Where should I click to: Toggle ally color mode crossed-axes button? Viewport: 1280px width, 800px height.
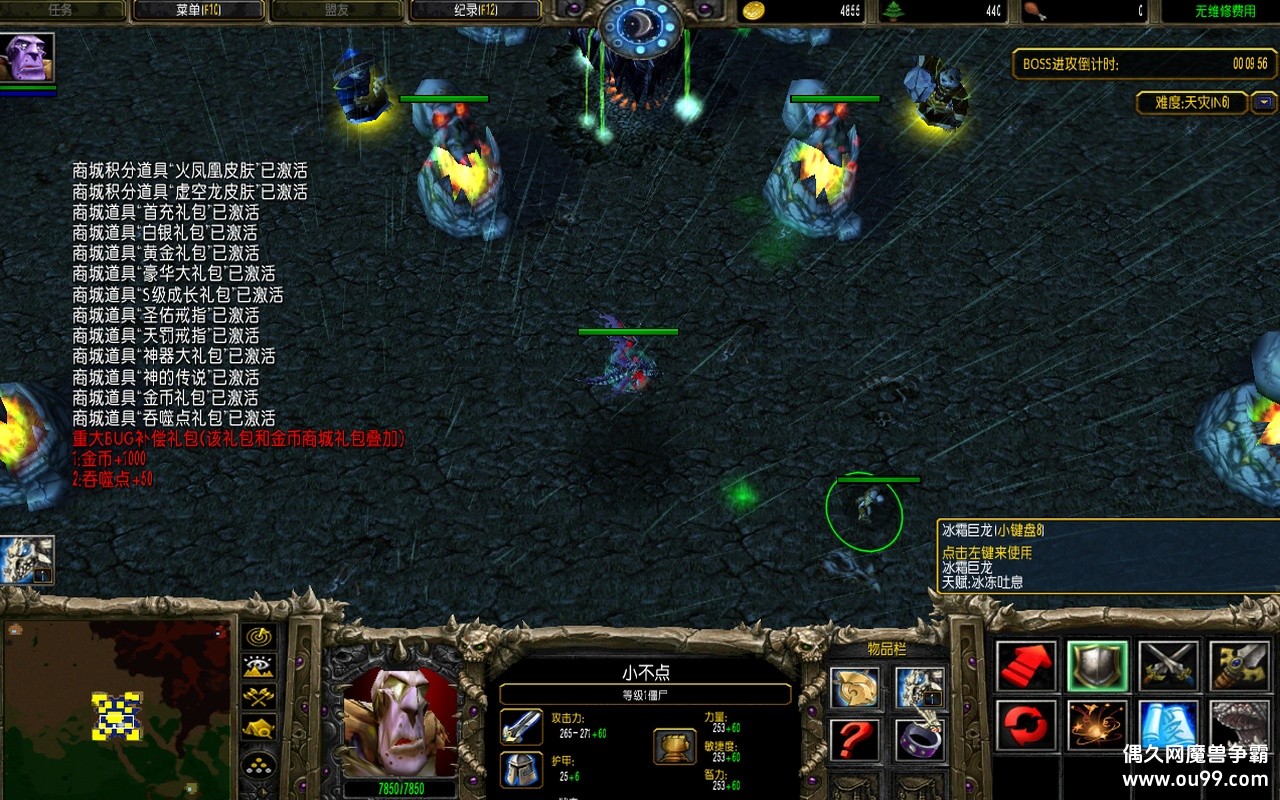(x=261, y=698)
